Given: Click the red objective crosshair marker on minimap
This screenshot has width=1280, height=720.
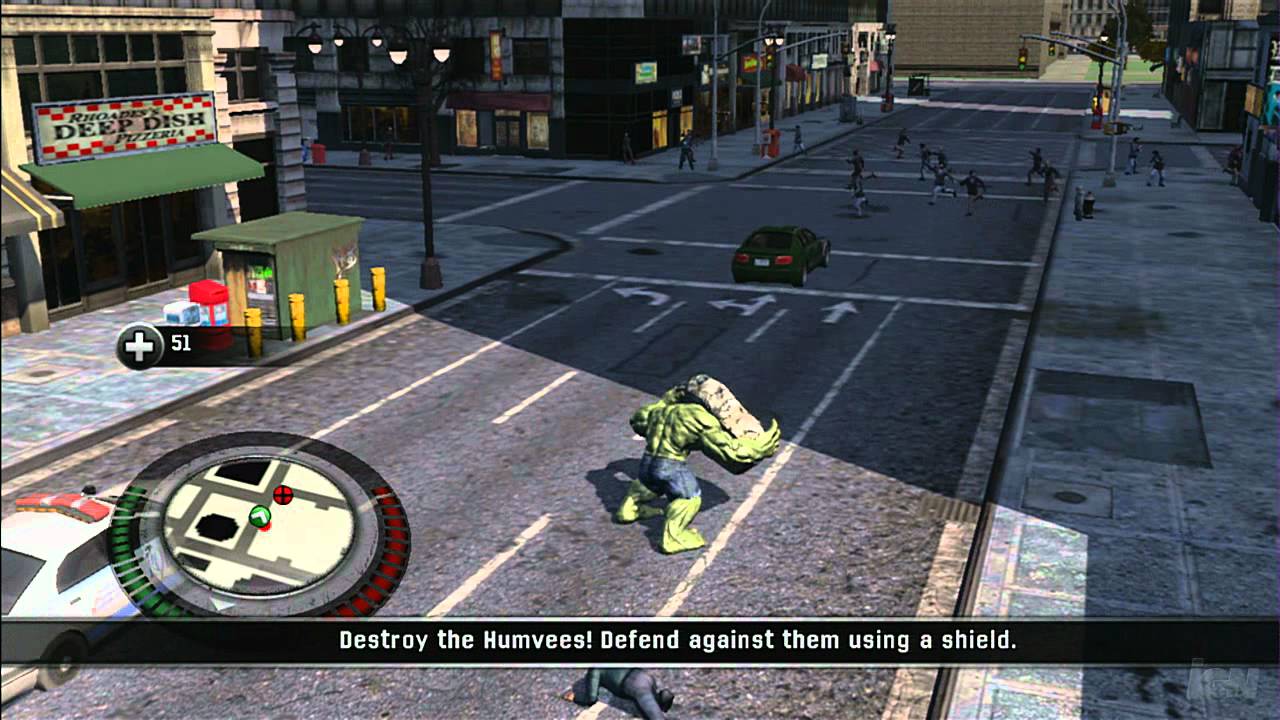Looking at the screenshot, I should coord(283,495).
